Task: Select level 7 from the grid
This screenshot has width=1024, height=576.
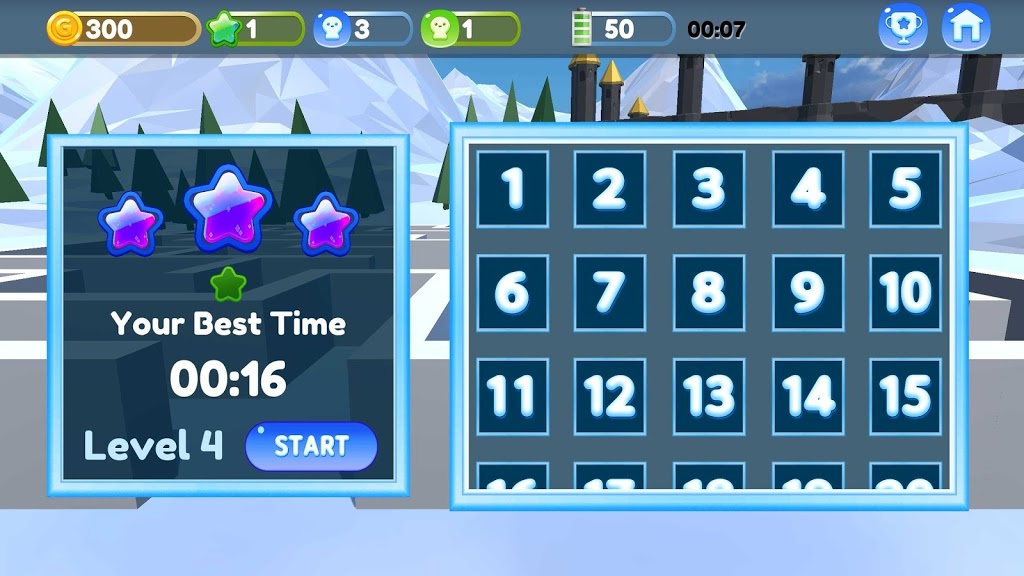Action: point(610,292)
